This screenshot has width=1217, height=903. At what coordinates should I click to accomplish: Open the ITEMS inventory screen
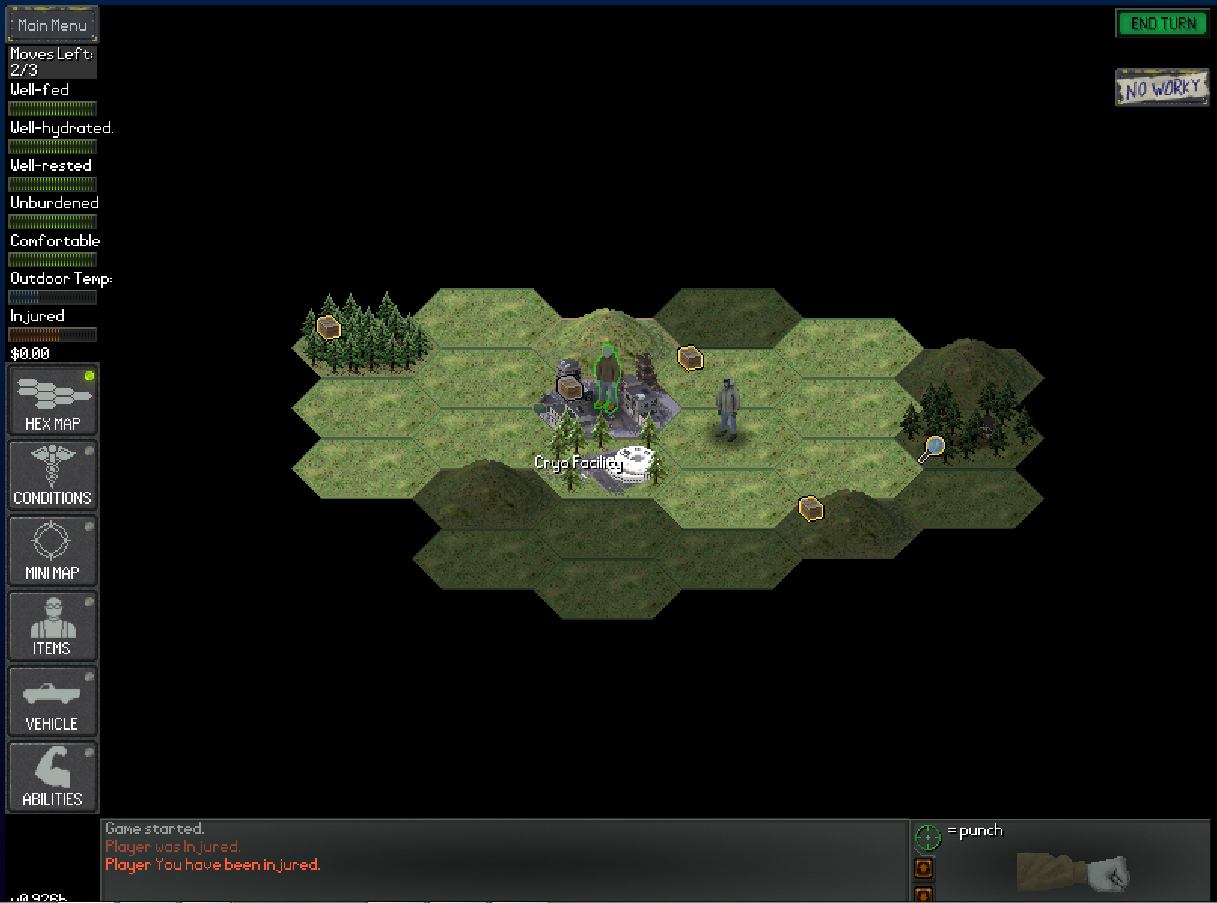coord(53,626)
